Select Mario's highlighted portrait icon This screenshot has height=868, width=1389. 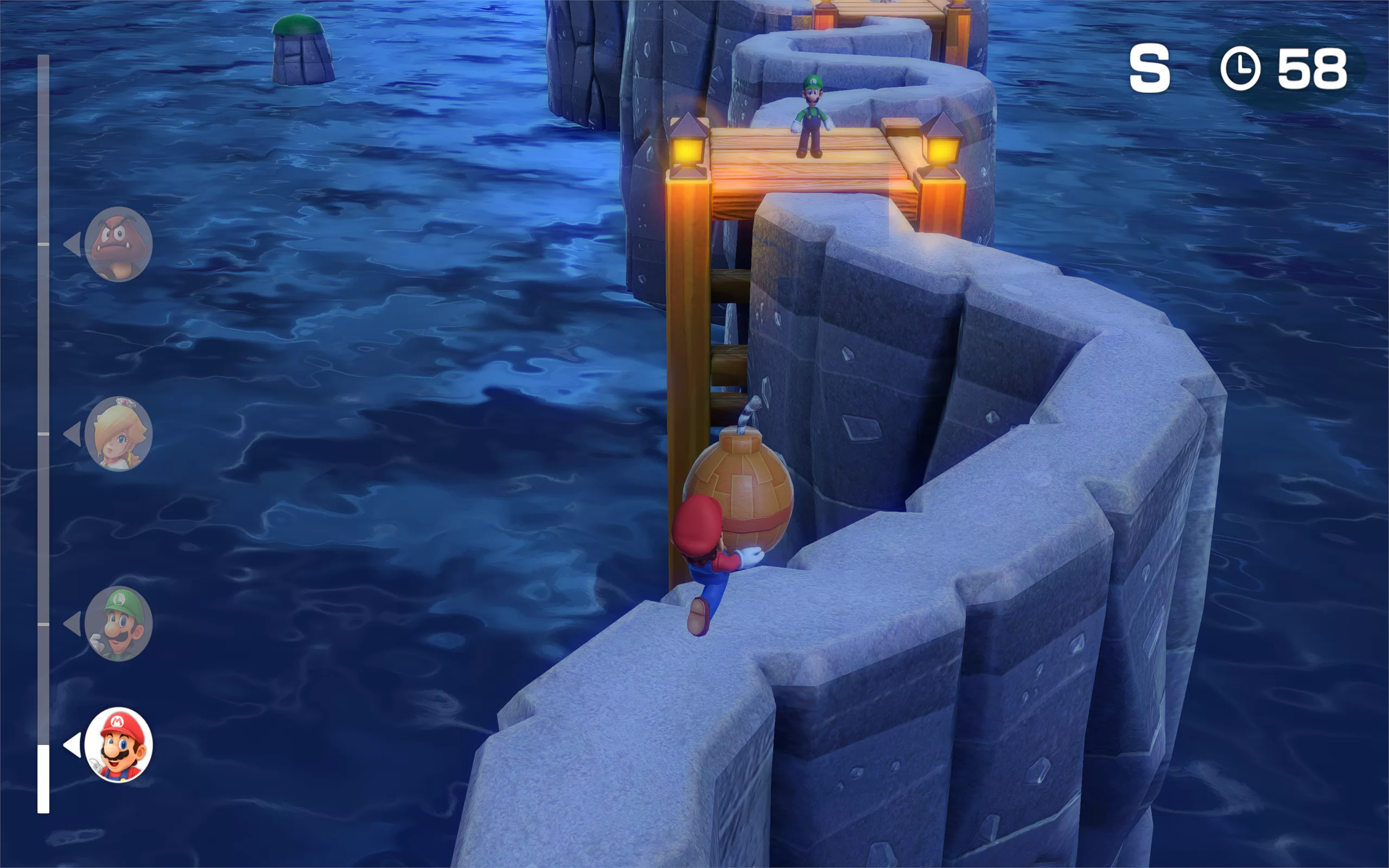pos(118,745)
